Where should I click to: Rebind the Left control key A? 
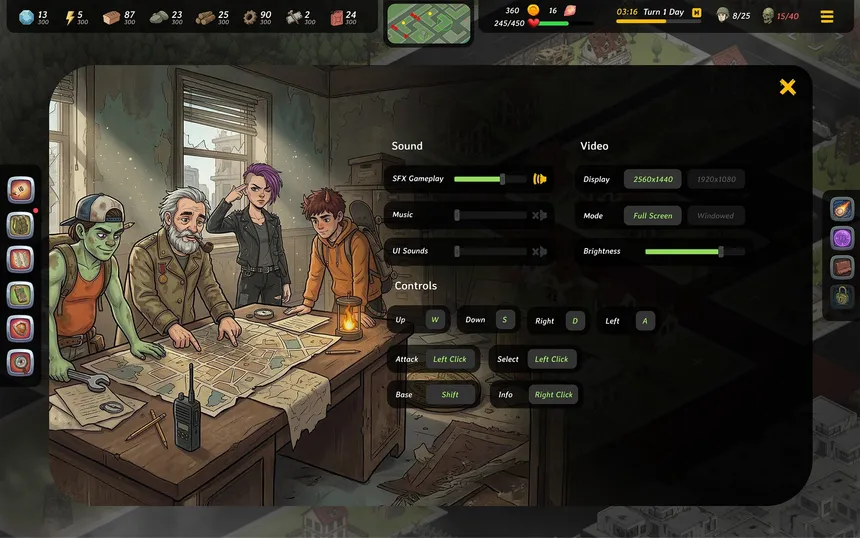pos(645,321)
